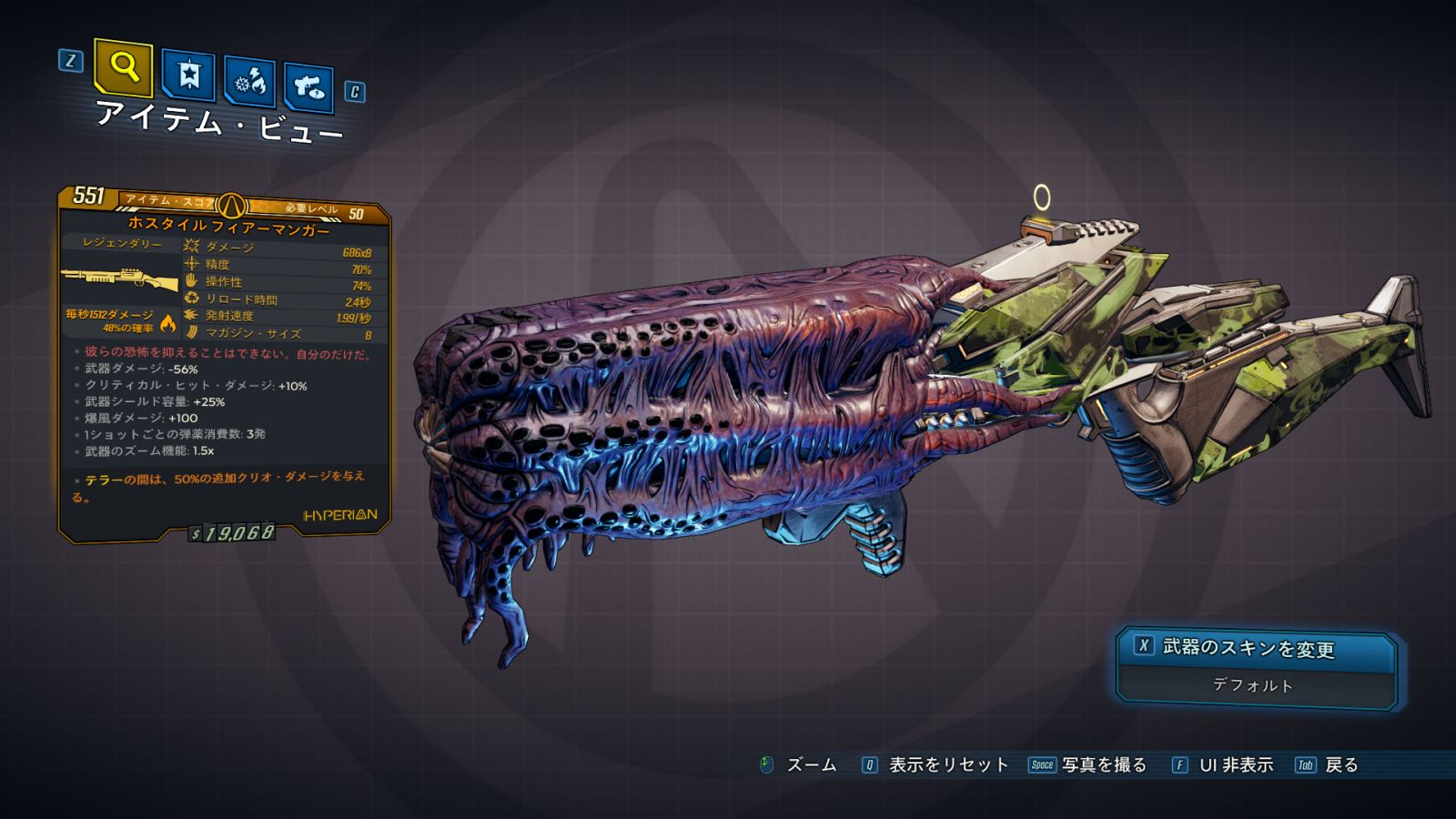Hide the interface via UI 非表示
1456x819 pixels.
(1235, 765)
